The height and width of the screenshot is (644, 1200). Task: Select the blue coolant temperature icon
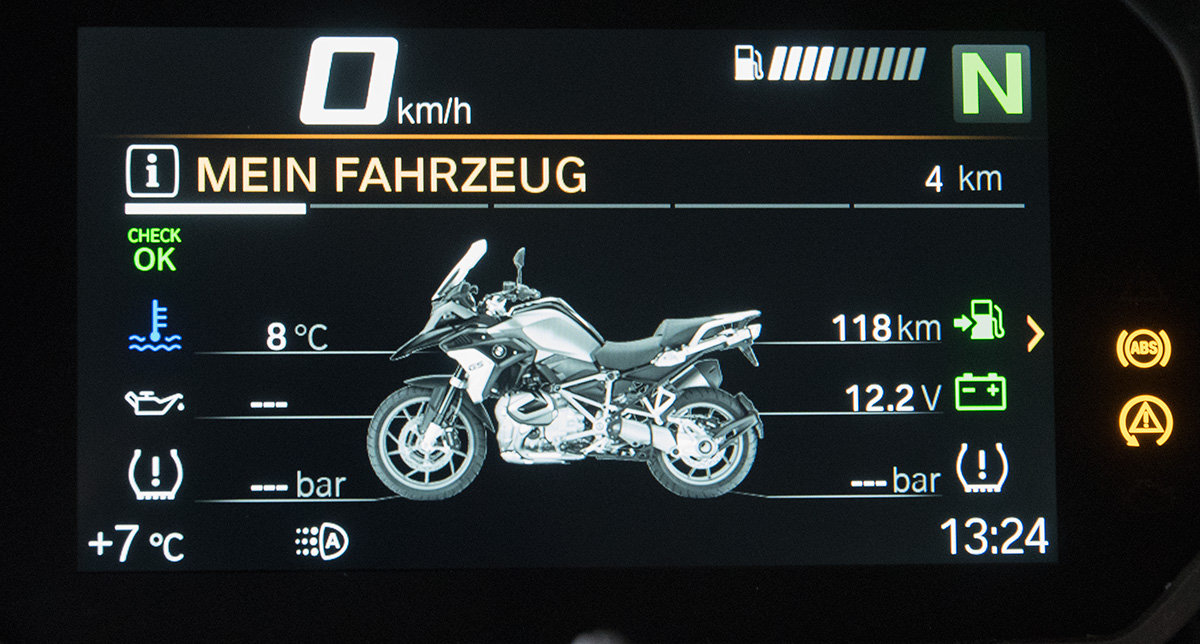(155, 328)
